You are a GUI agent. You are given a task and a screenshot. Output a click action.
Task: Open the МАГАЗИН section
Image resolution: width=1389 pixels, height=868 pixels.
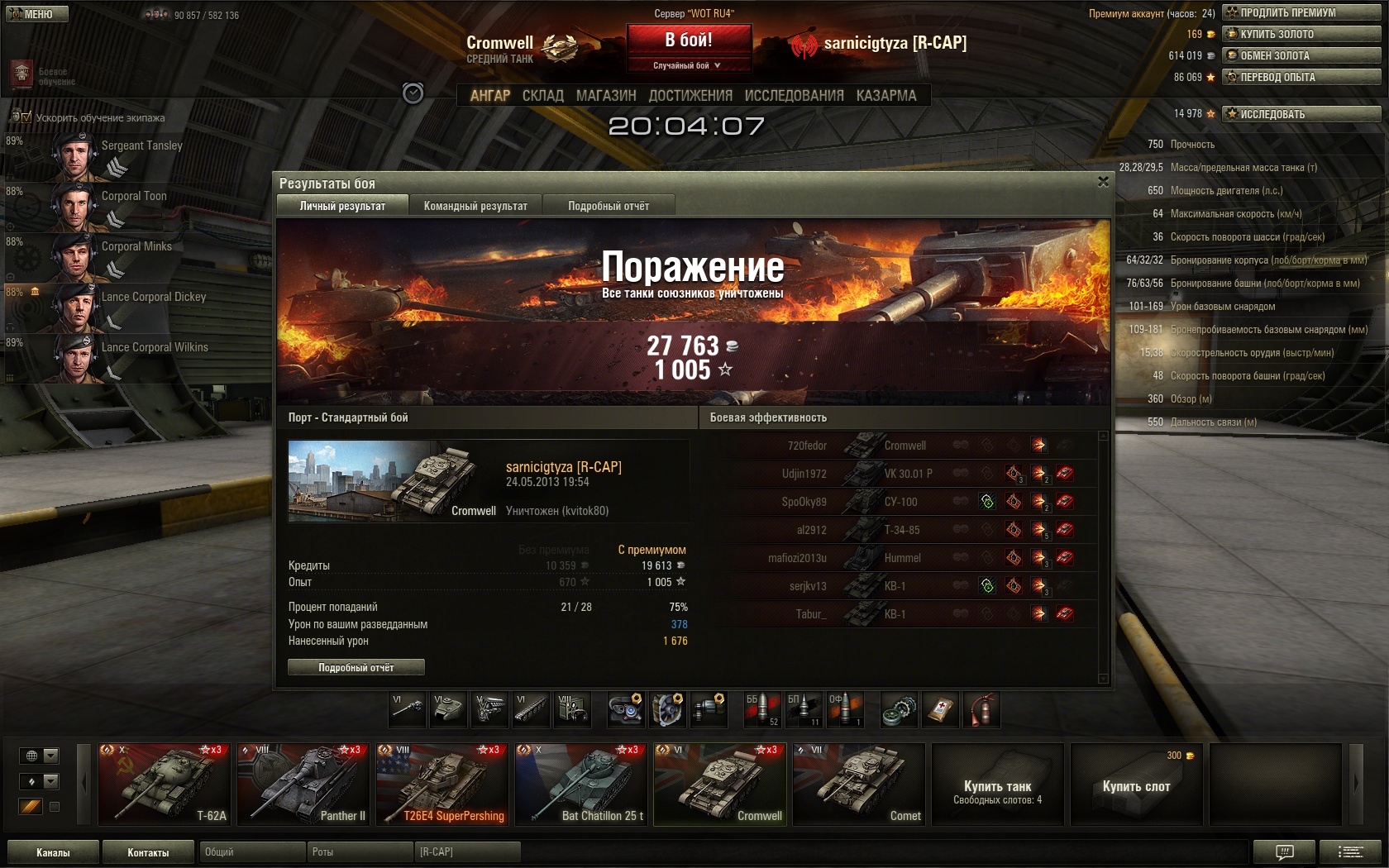pos(606,96)
